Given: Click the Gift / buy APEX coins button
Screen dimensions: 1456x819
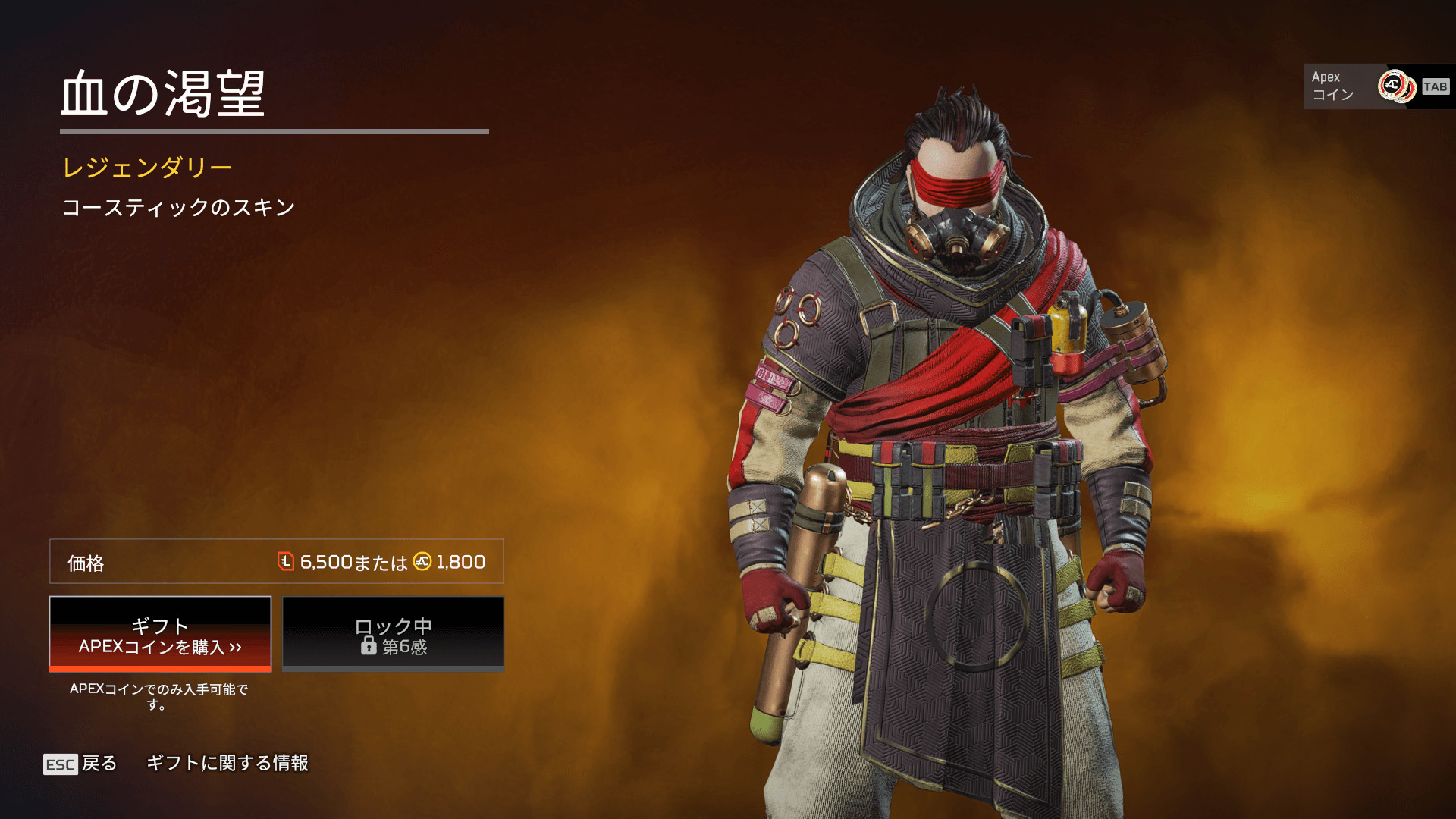Looking at the screenshot, I should pos(160,634).
